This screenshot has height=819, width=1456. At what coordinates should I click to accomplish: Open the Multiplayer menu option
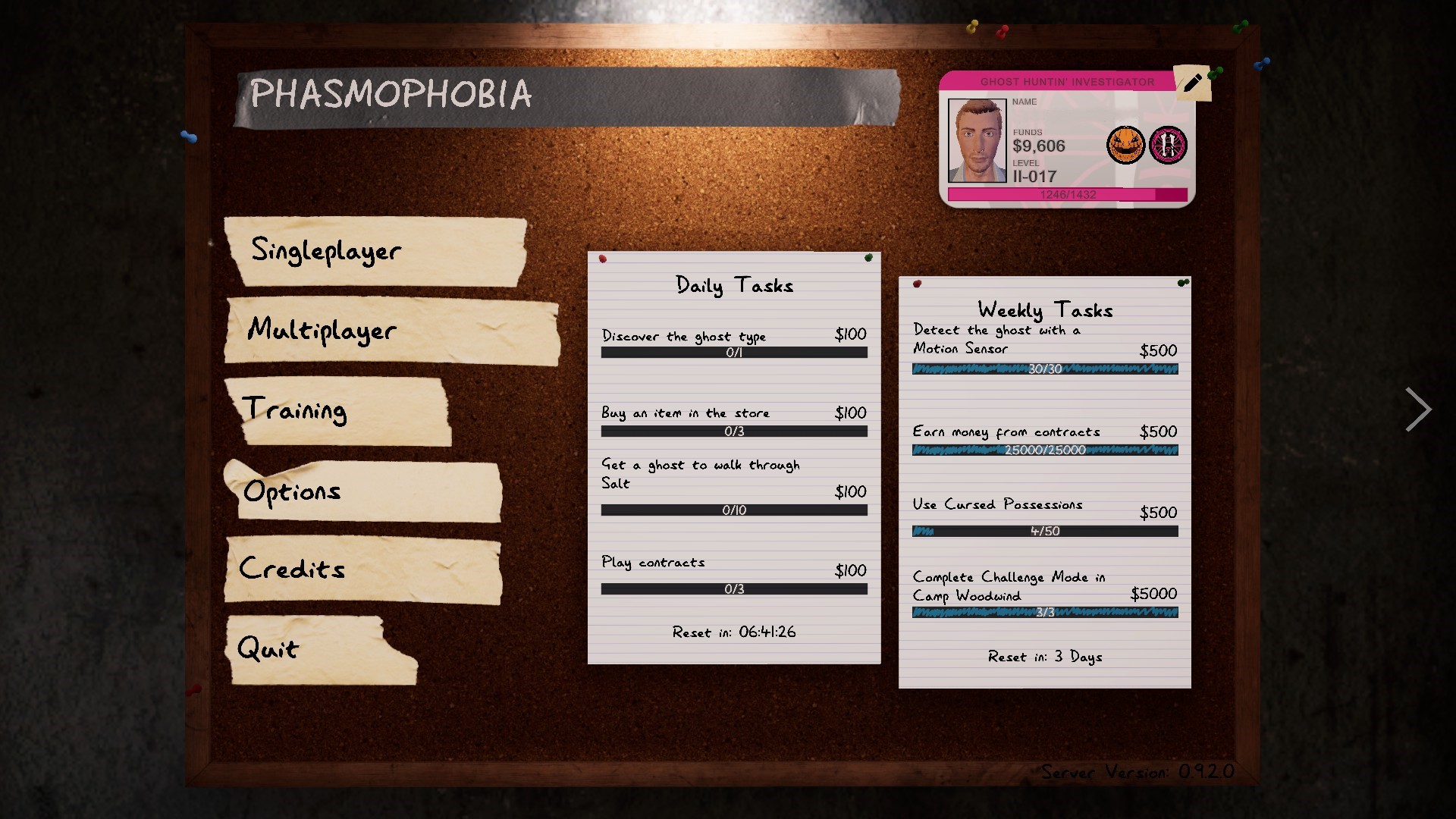pos(322,331)
